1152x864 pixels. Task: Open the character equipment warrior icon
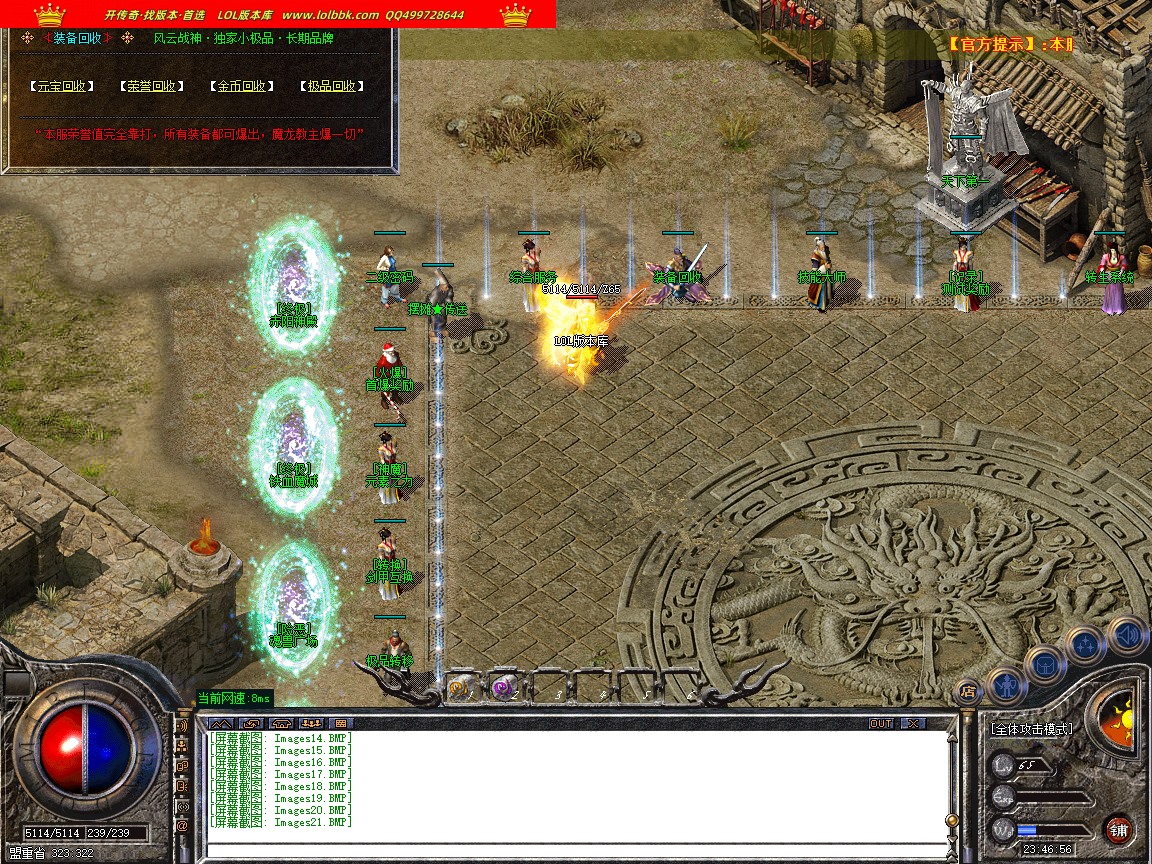1005,684
